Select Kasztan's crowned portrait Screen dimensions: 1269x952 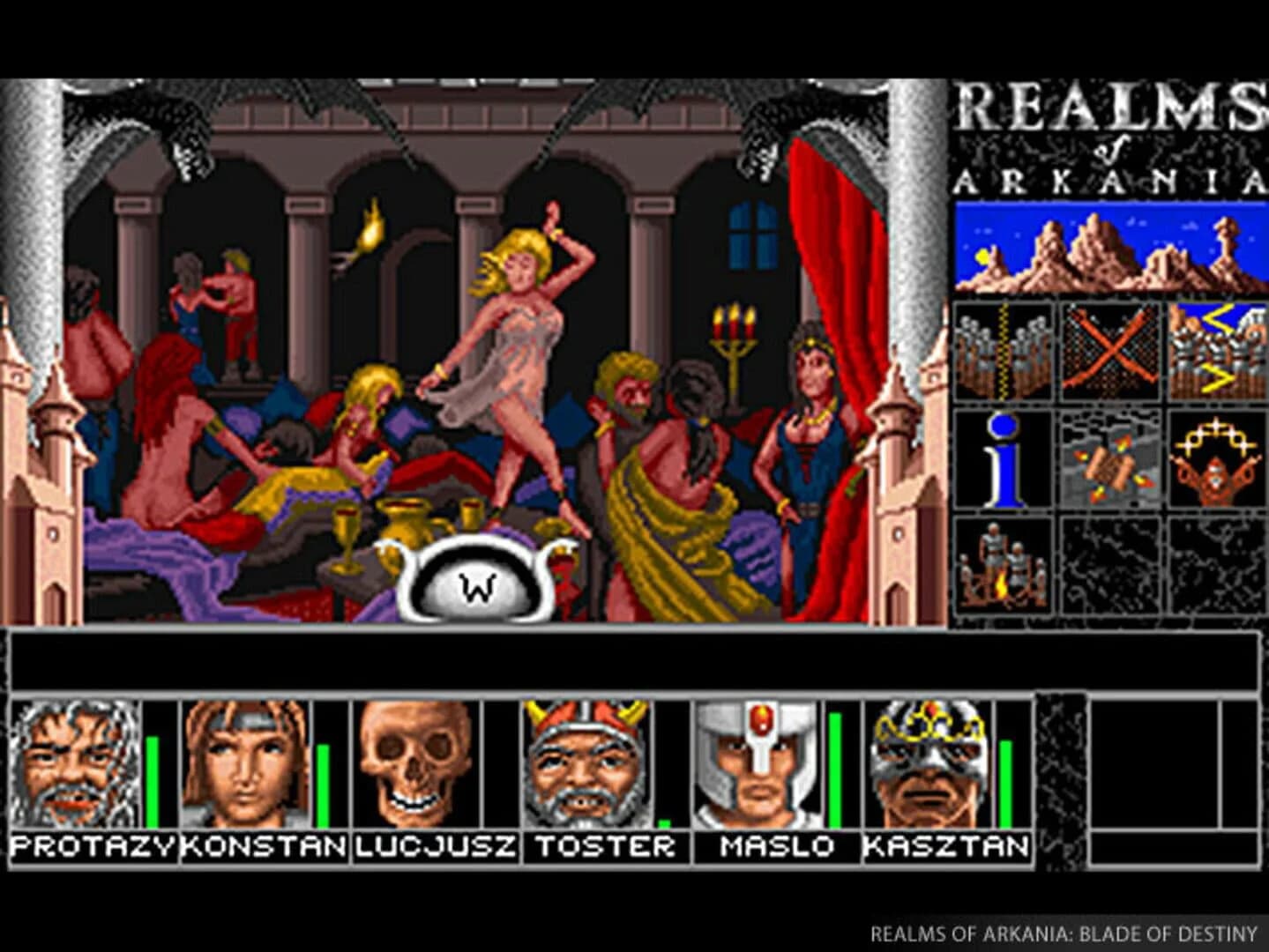pyautogui.click(x=926, y=762)
